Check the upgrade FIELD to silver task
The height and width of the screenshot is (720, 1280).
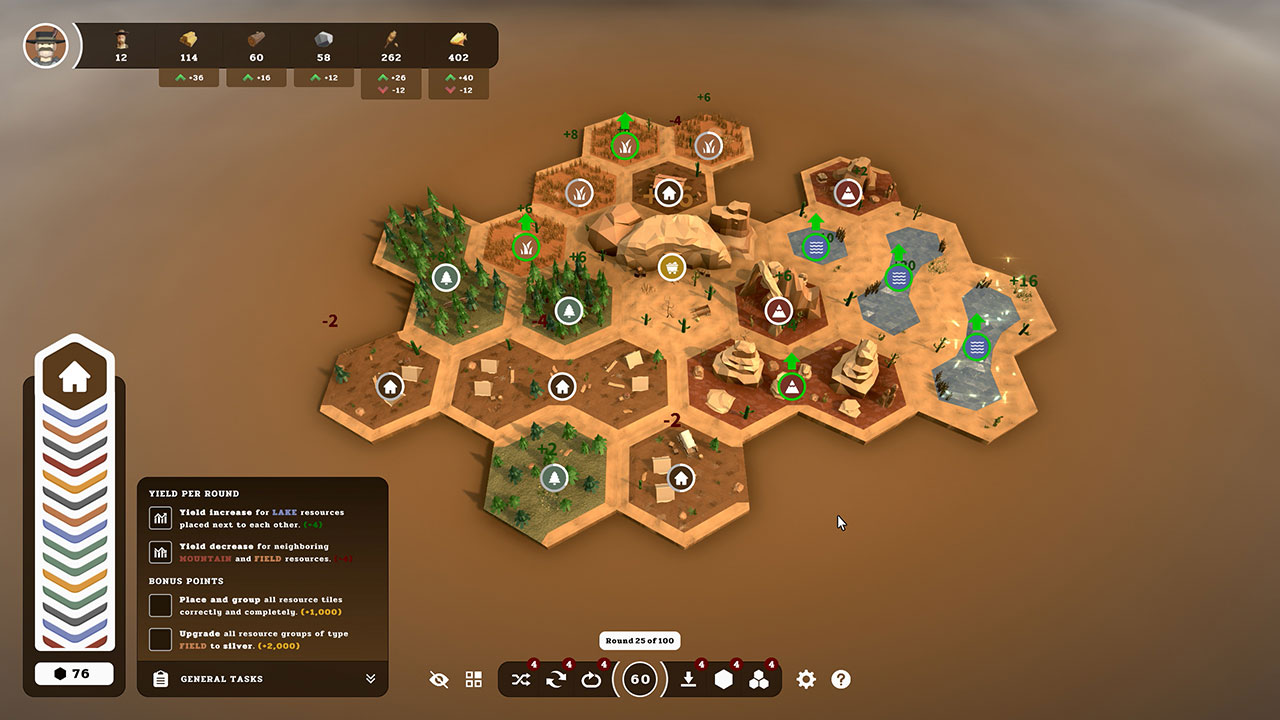point(160,640)
